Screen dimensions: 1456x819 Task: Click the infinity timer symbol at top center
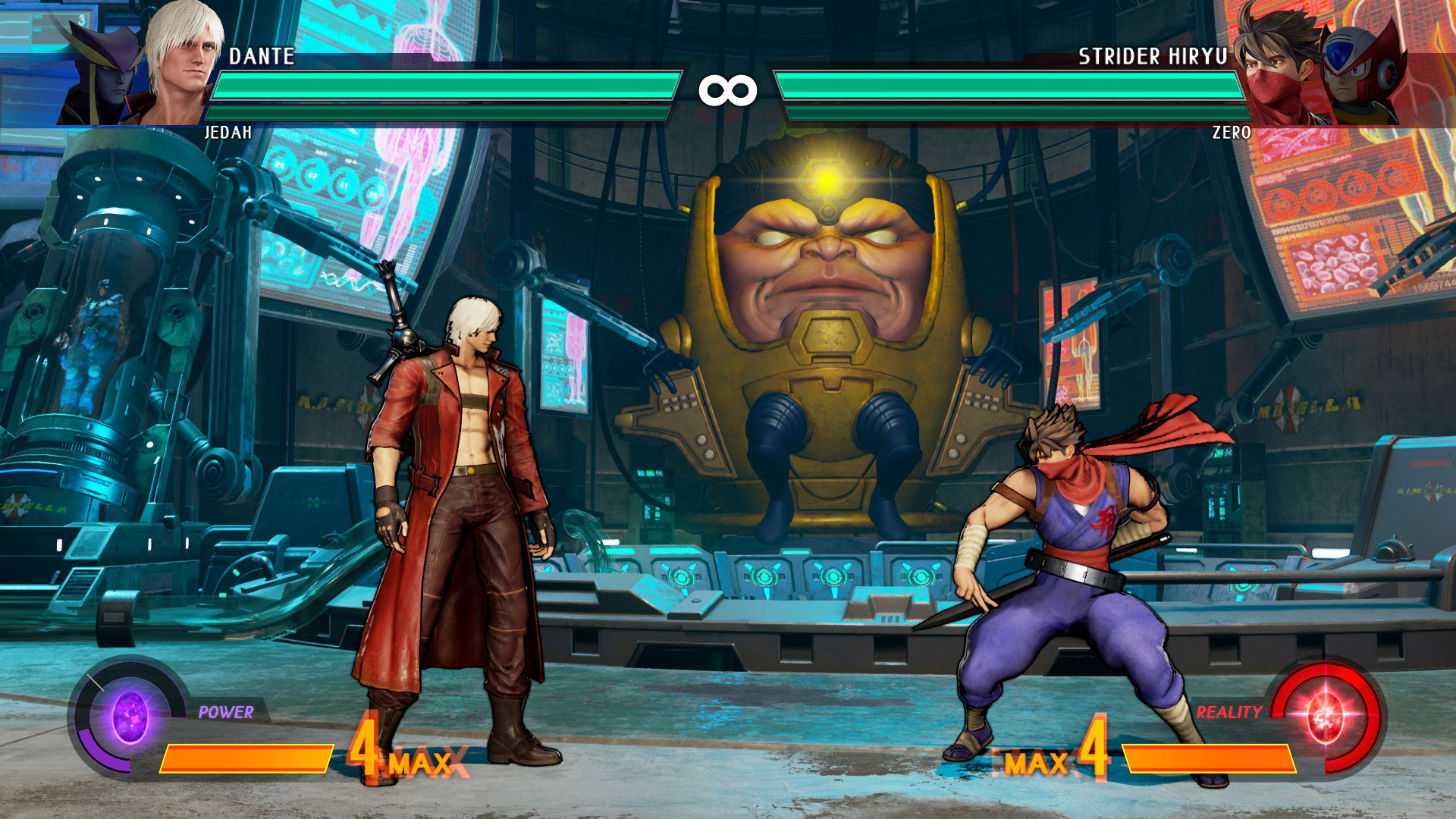728,91
